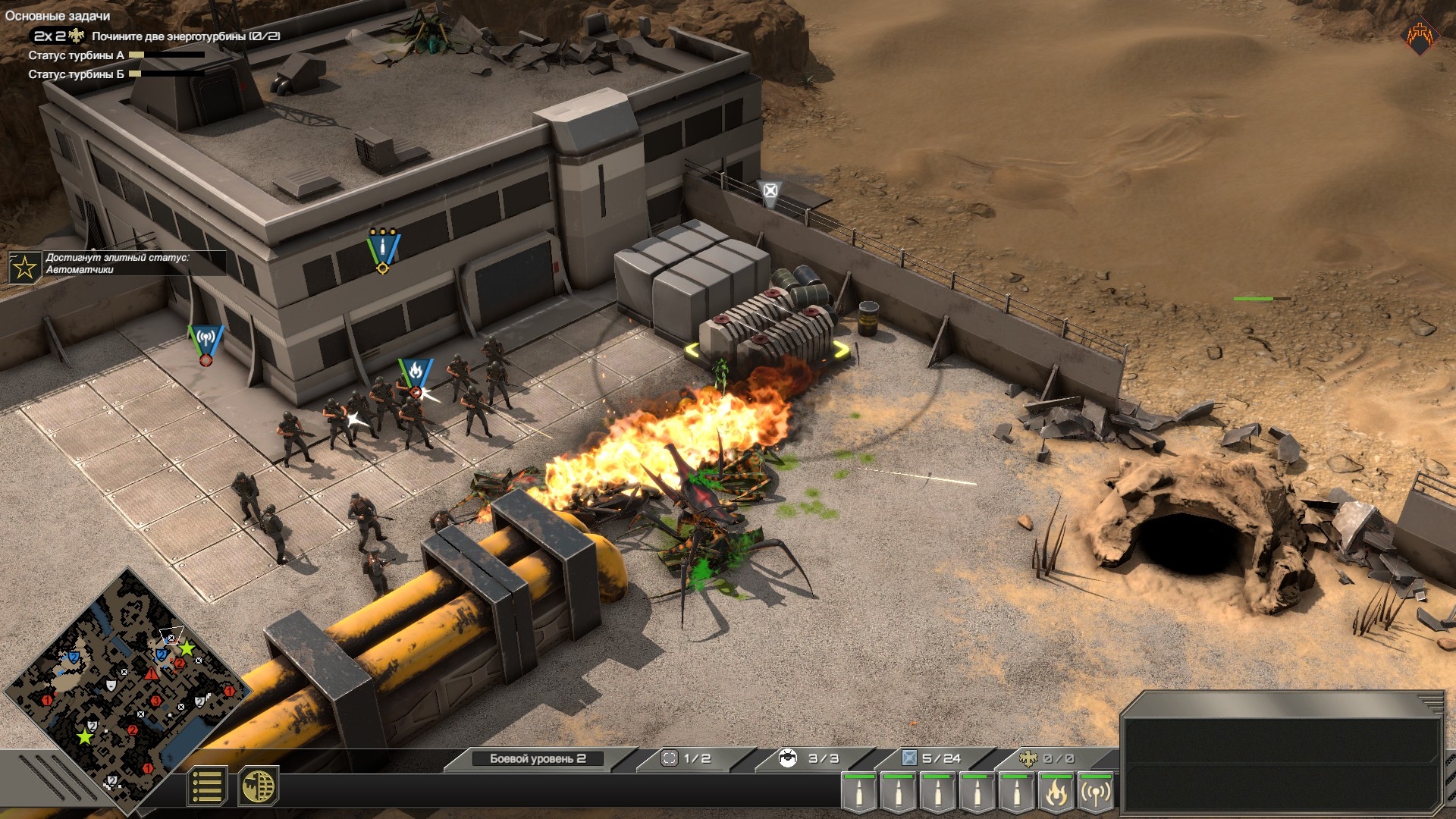
Task: Click the red alert triangle on minimap
Action: click(151, 674)
